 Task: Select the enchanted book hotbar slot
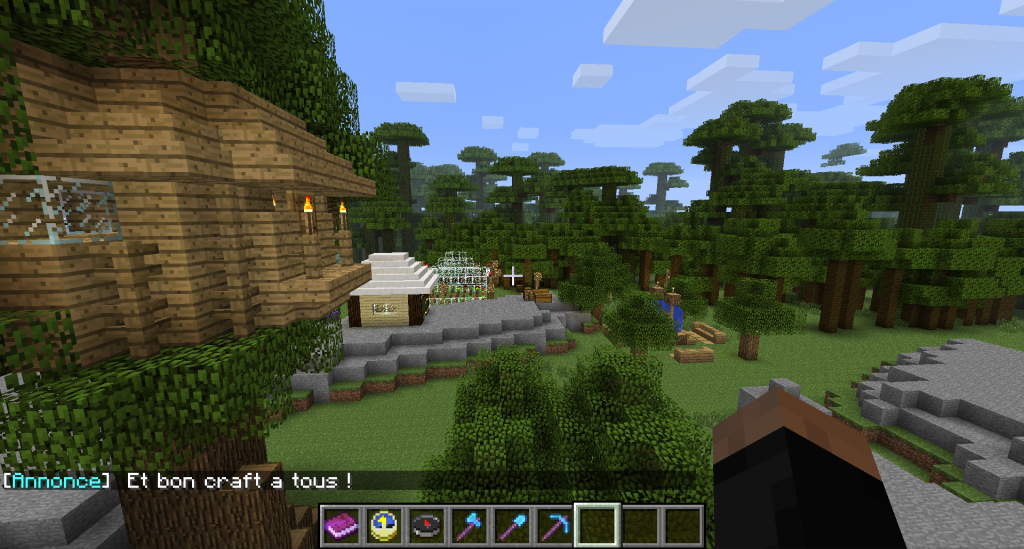341,525
